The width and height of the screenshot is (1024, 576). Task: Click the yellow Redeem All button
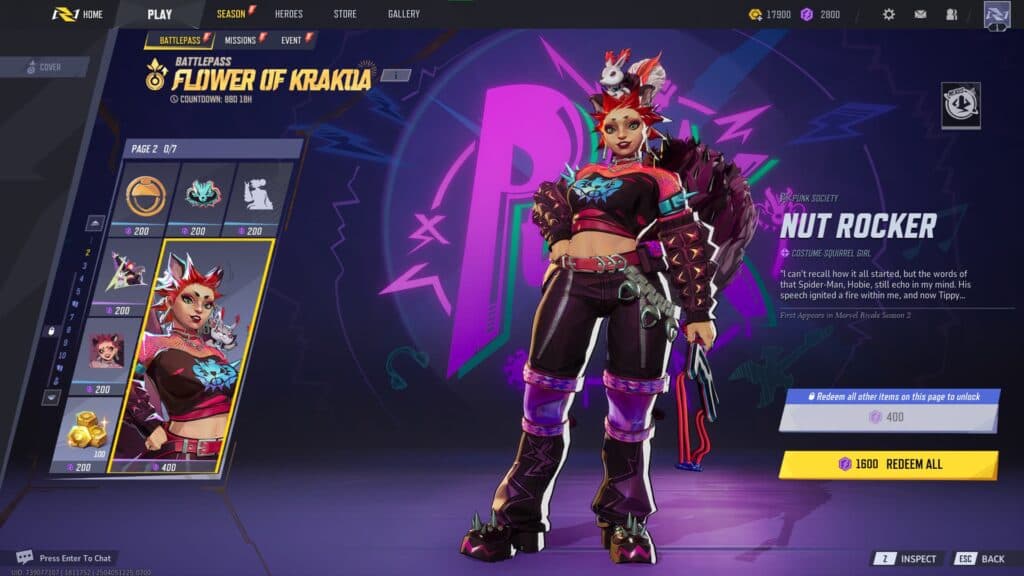click(x=888, y=465)
